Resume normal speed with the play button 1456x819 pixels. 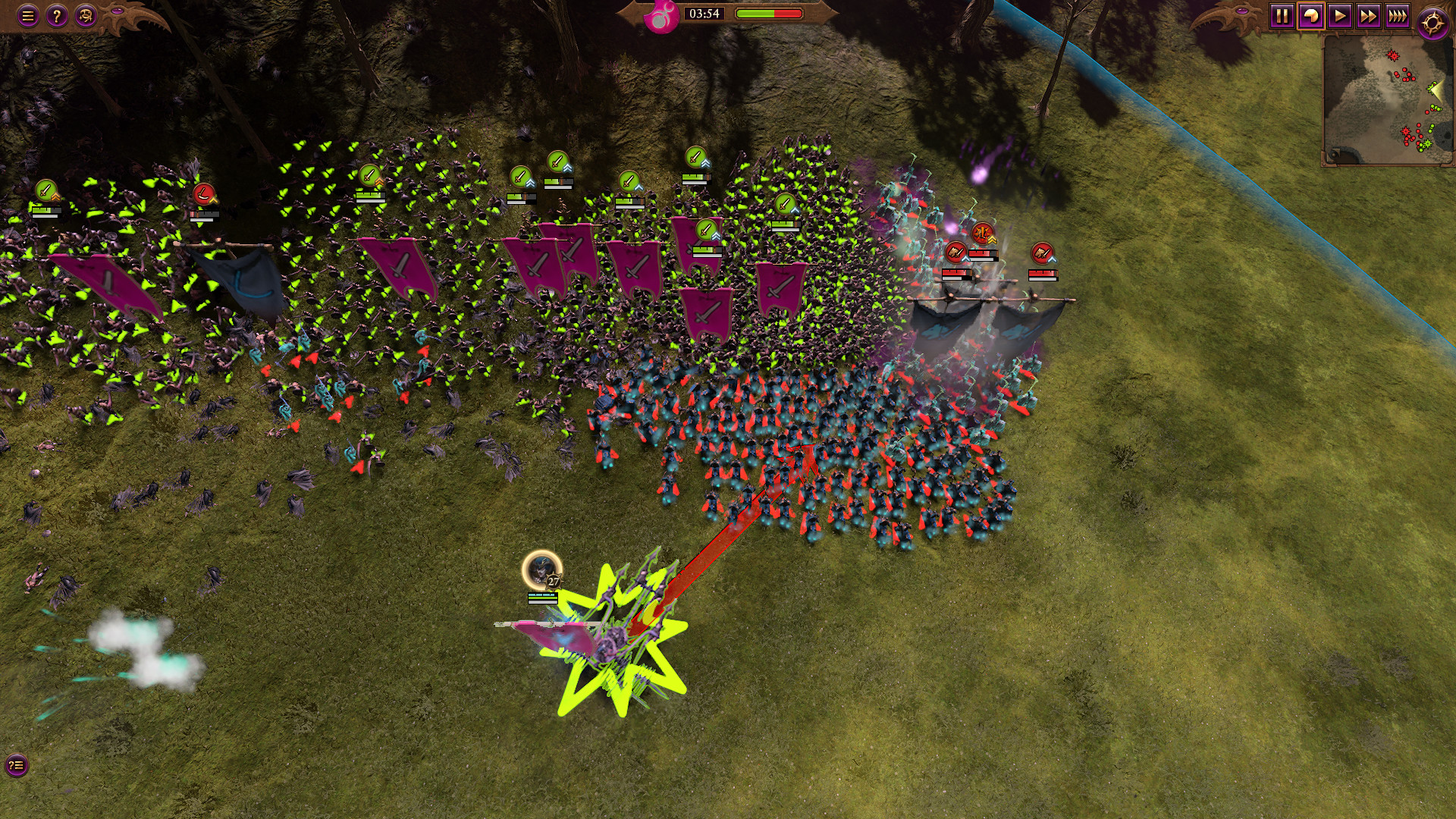(1338, 15)
